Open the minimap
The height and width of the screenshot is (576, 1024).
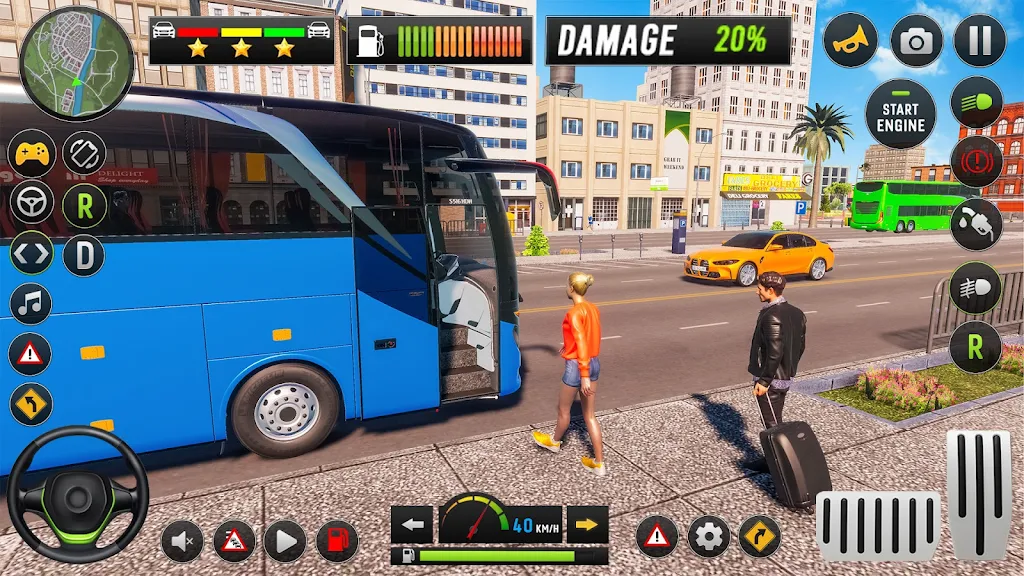click(77, 63)
